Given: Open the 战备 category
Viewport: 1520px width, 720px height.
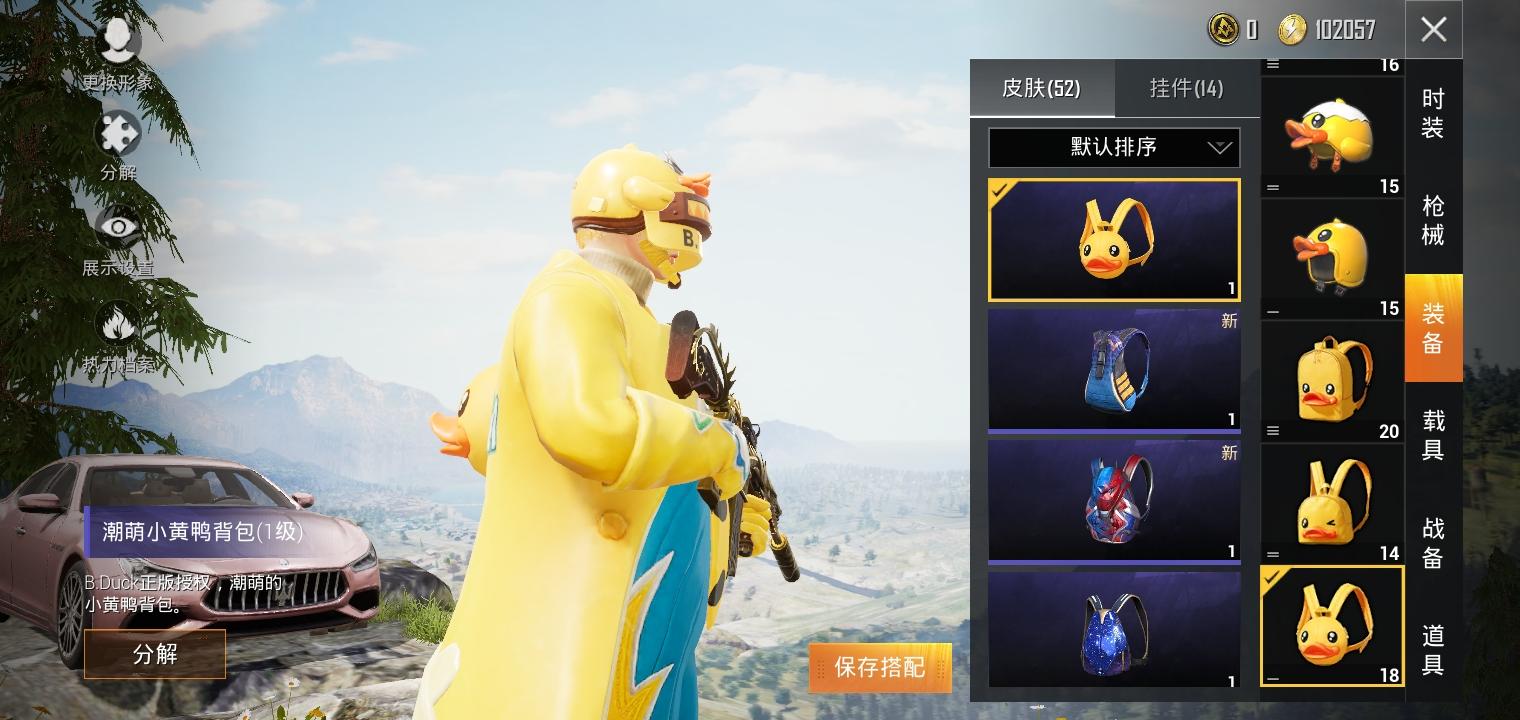Looking at the screenshot, I should click(1433, 547).
